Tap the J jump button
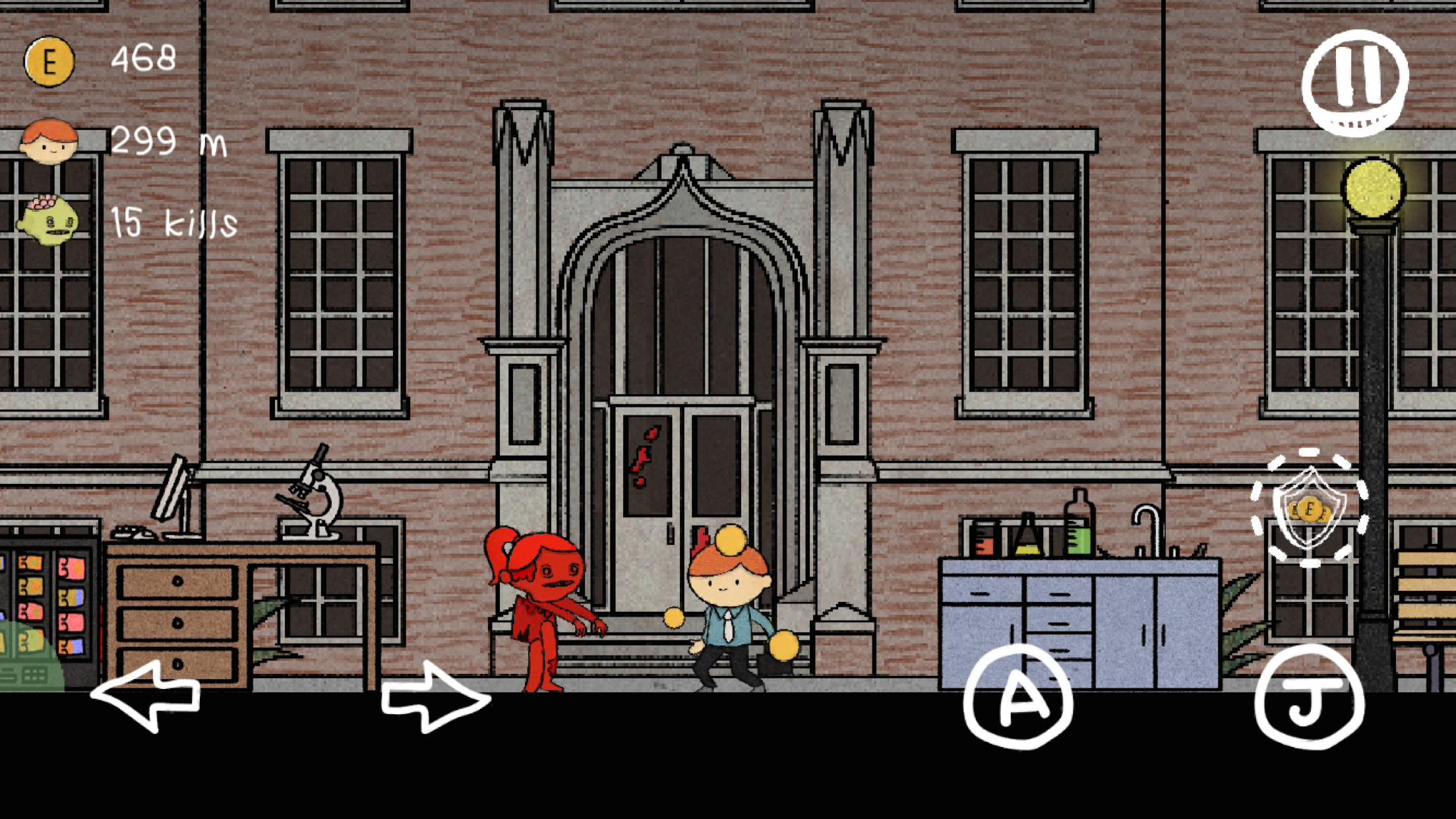The height and width of the screenshot is (819, 1456). 1309,696
